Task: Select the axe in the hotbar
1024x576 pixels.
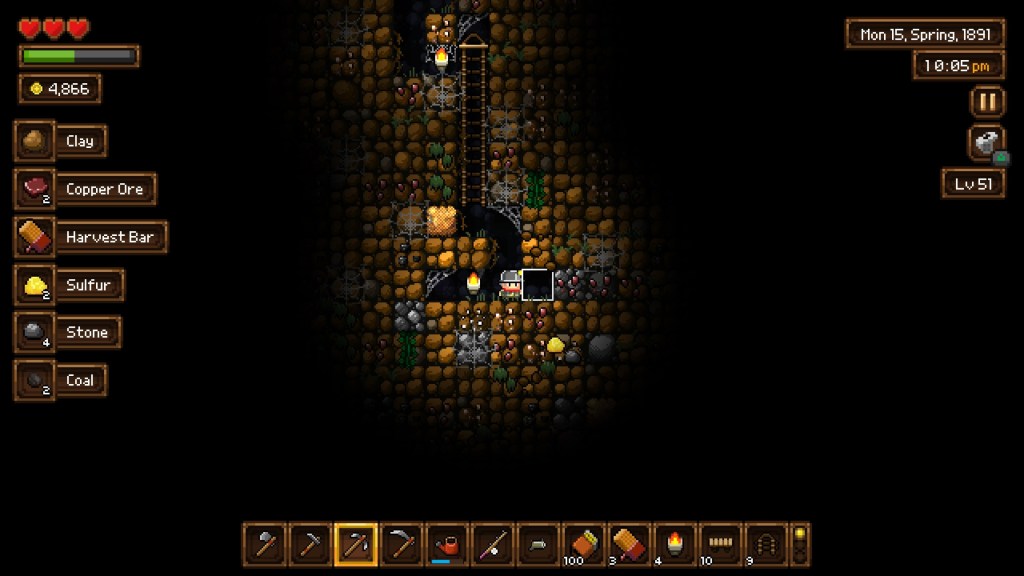Action: click(x=265, y=545)
